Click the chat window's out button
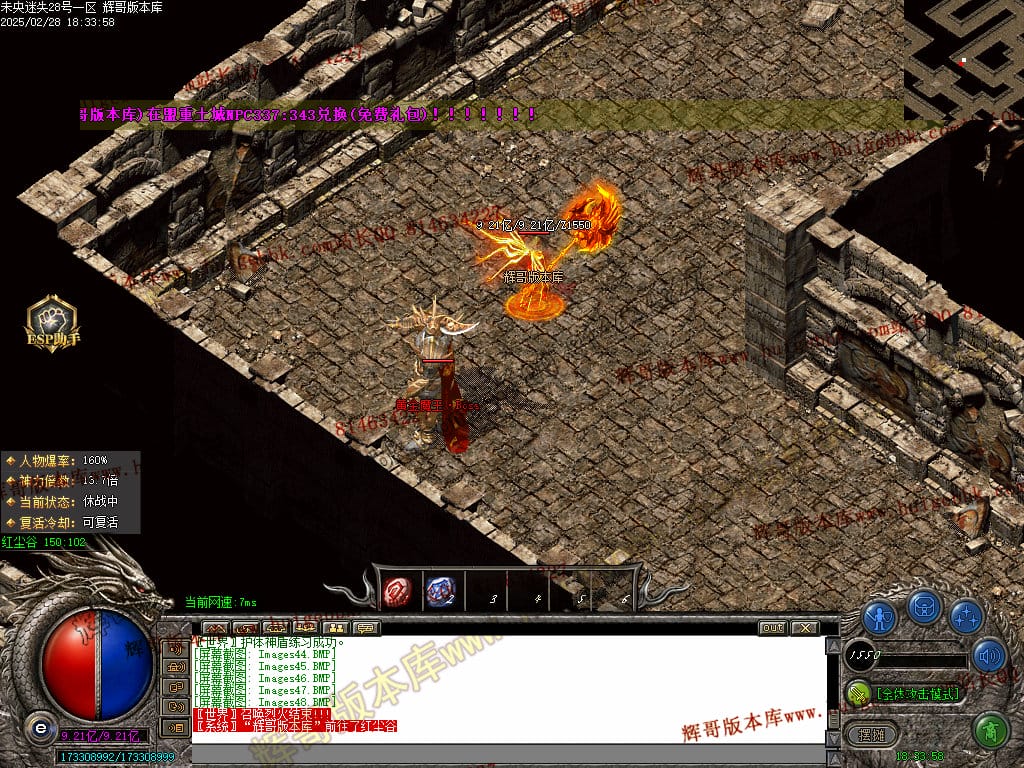 [x=772, y=628]
